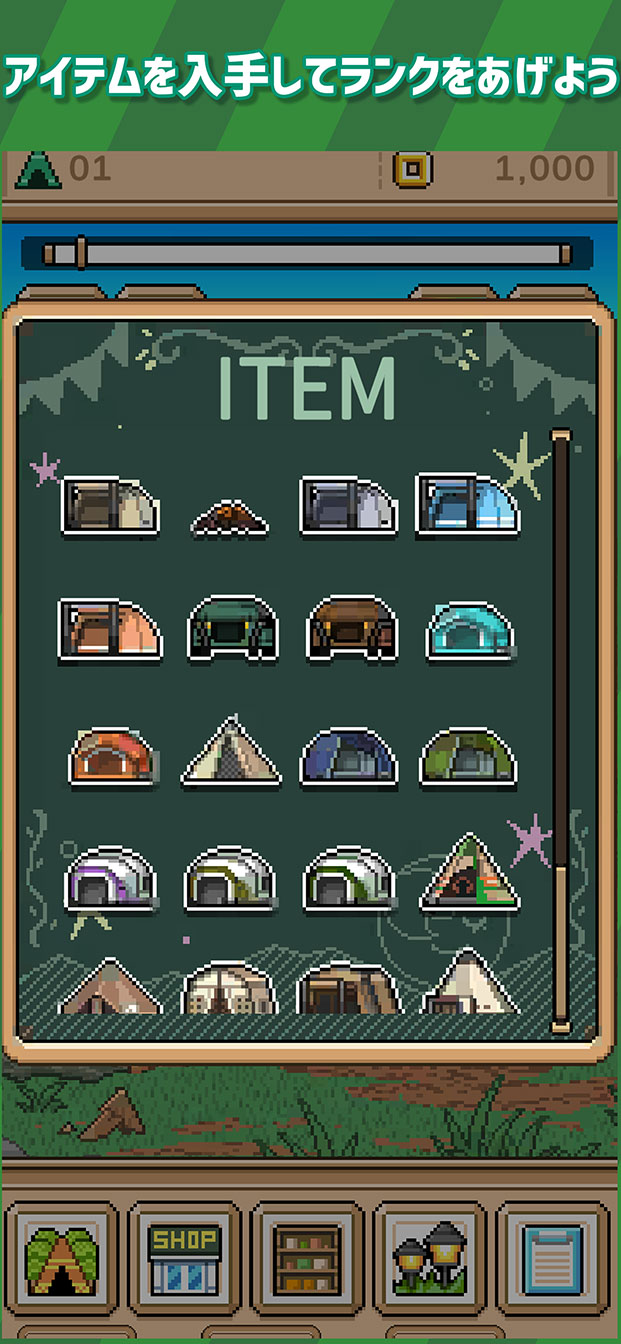
Task: Choose the dark green canopy tent
Action: point(231,629)
